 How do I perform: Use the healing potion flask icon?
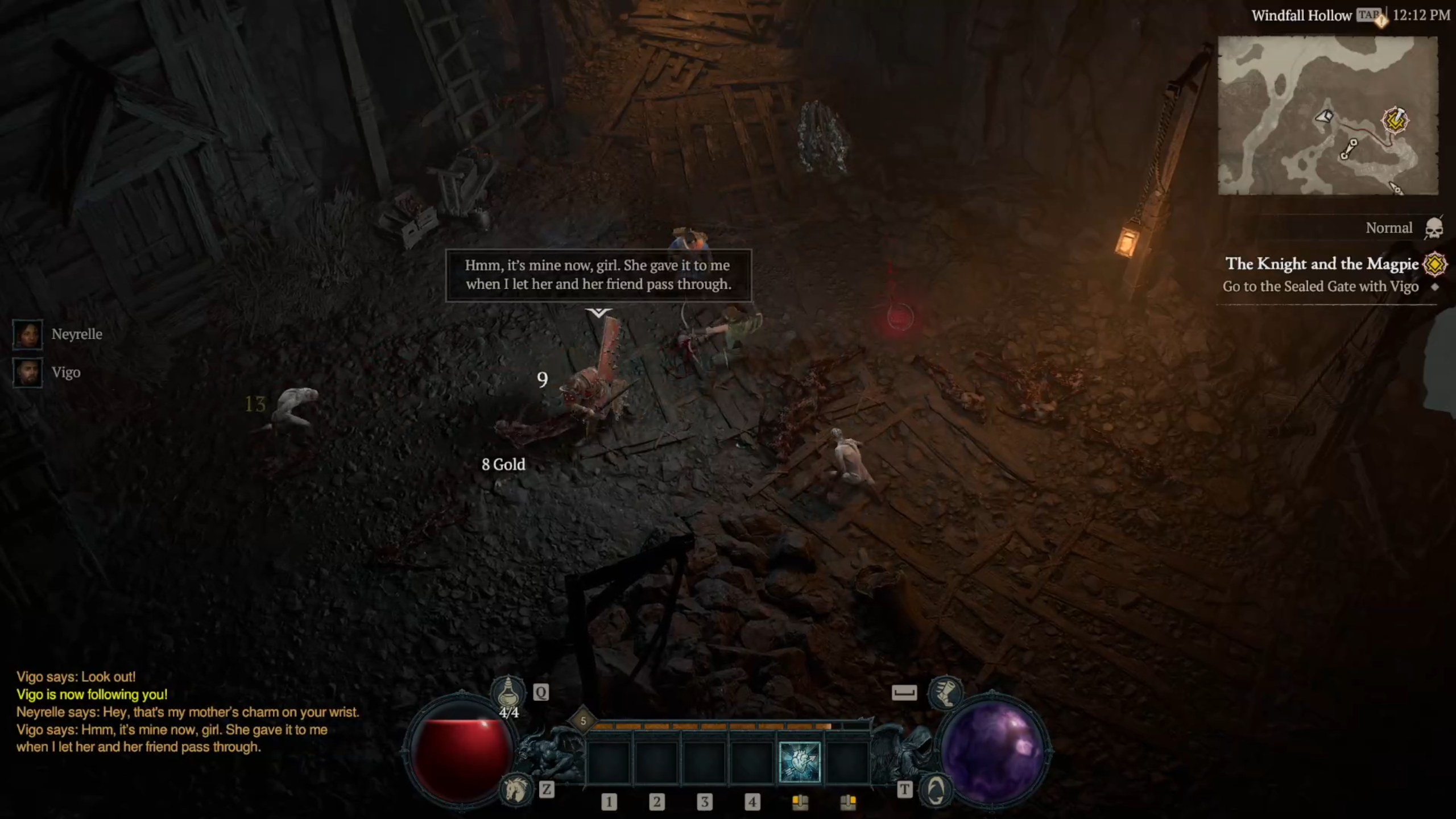508,692
